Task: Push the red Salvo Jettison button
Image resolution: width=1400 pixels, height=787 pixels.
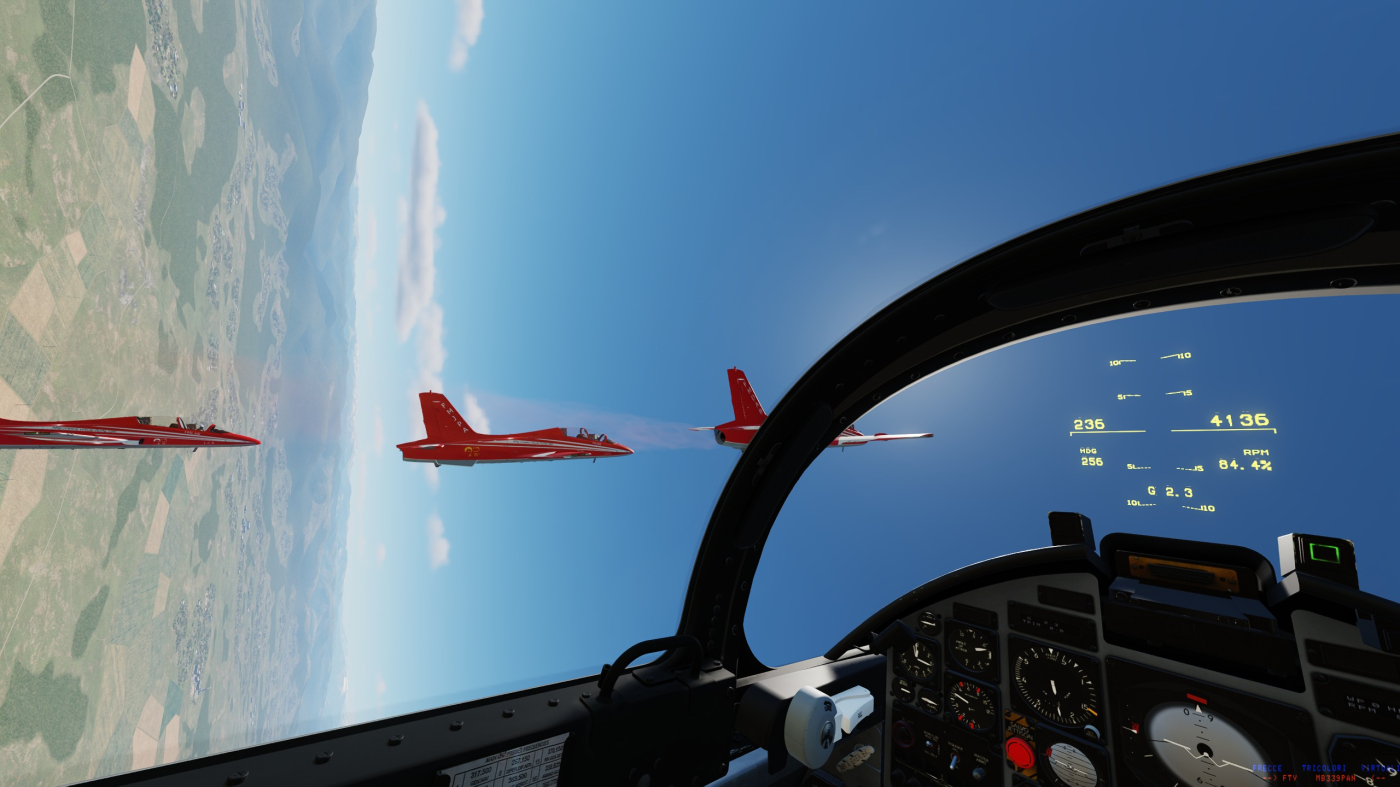Action: [1019, 753]
